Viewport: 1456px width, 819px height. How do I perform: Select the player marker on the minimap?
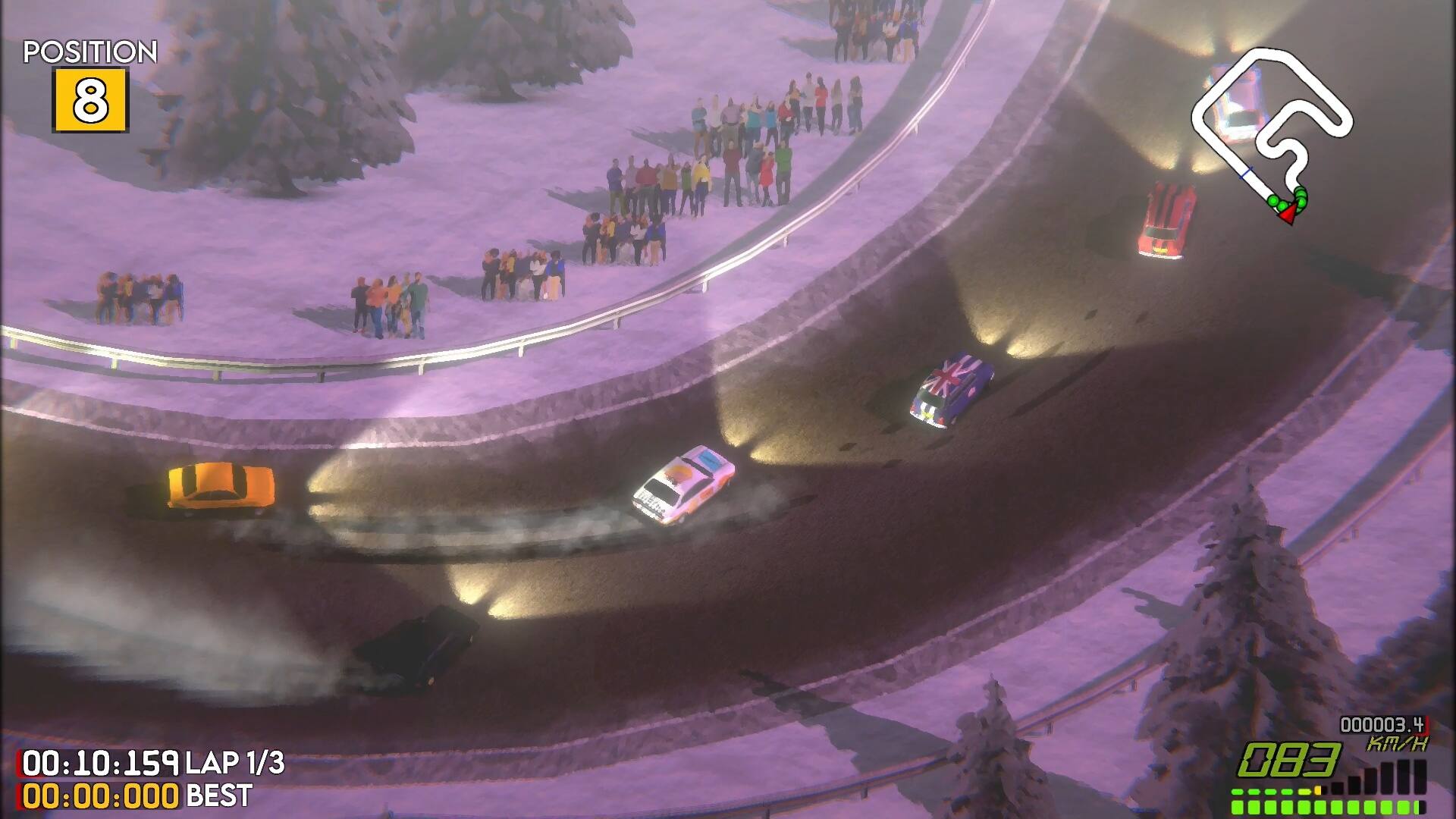click(1288, 214)
